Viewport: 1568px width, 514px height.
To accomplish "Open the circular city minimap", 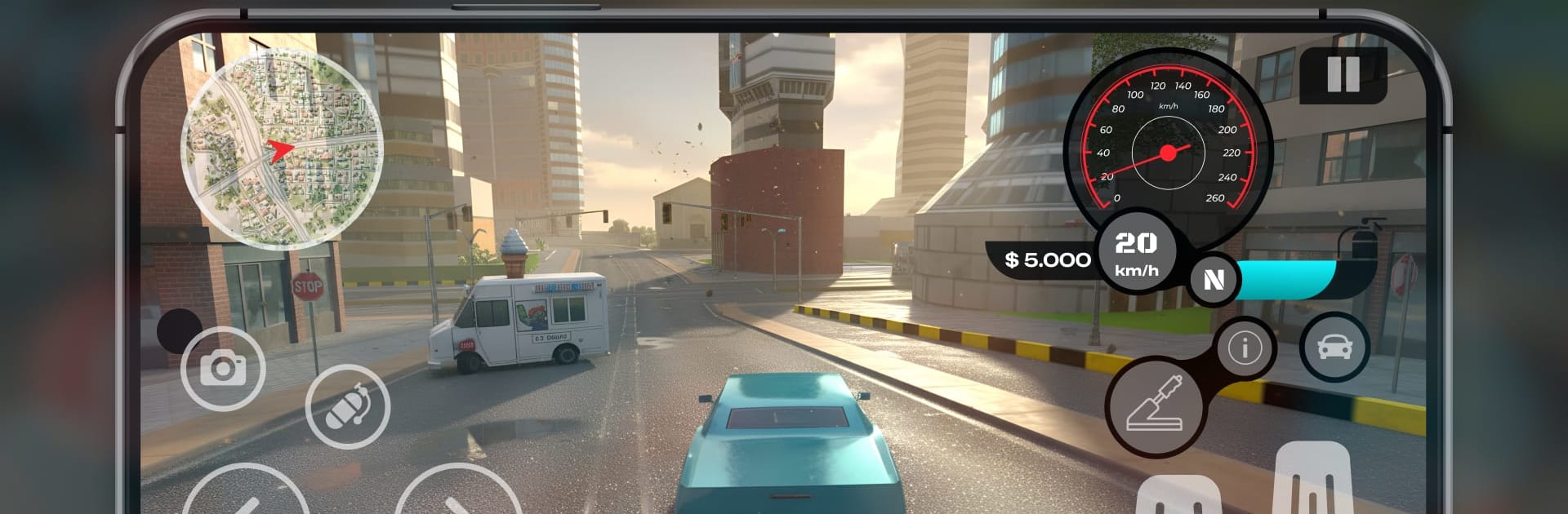I will pyautogui.click(x=282, y=148).
